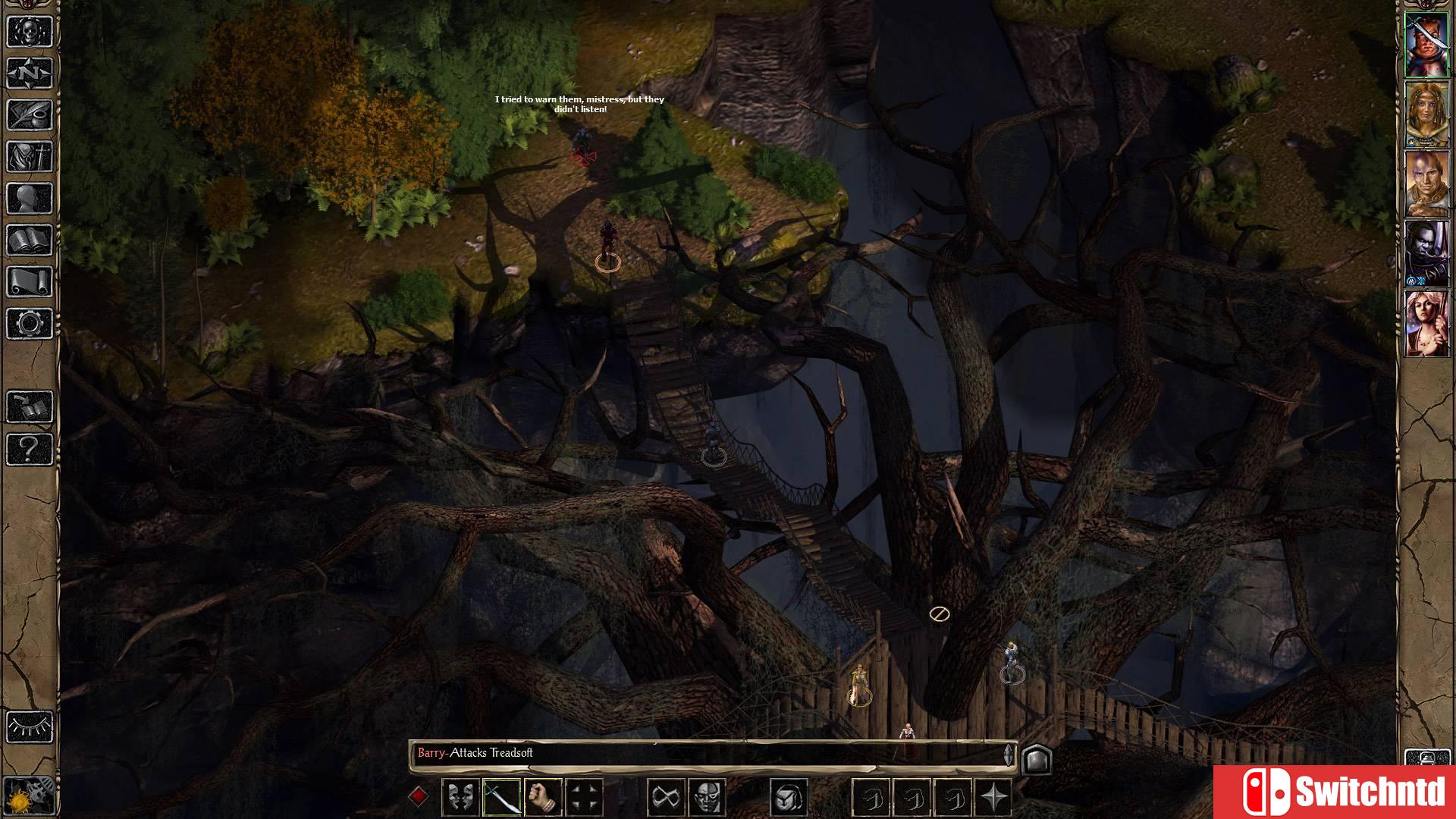Click the book with arrow button
The image size is (1456, 819).
coord(30,407)
